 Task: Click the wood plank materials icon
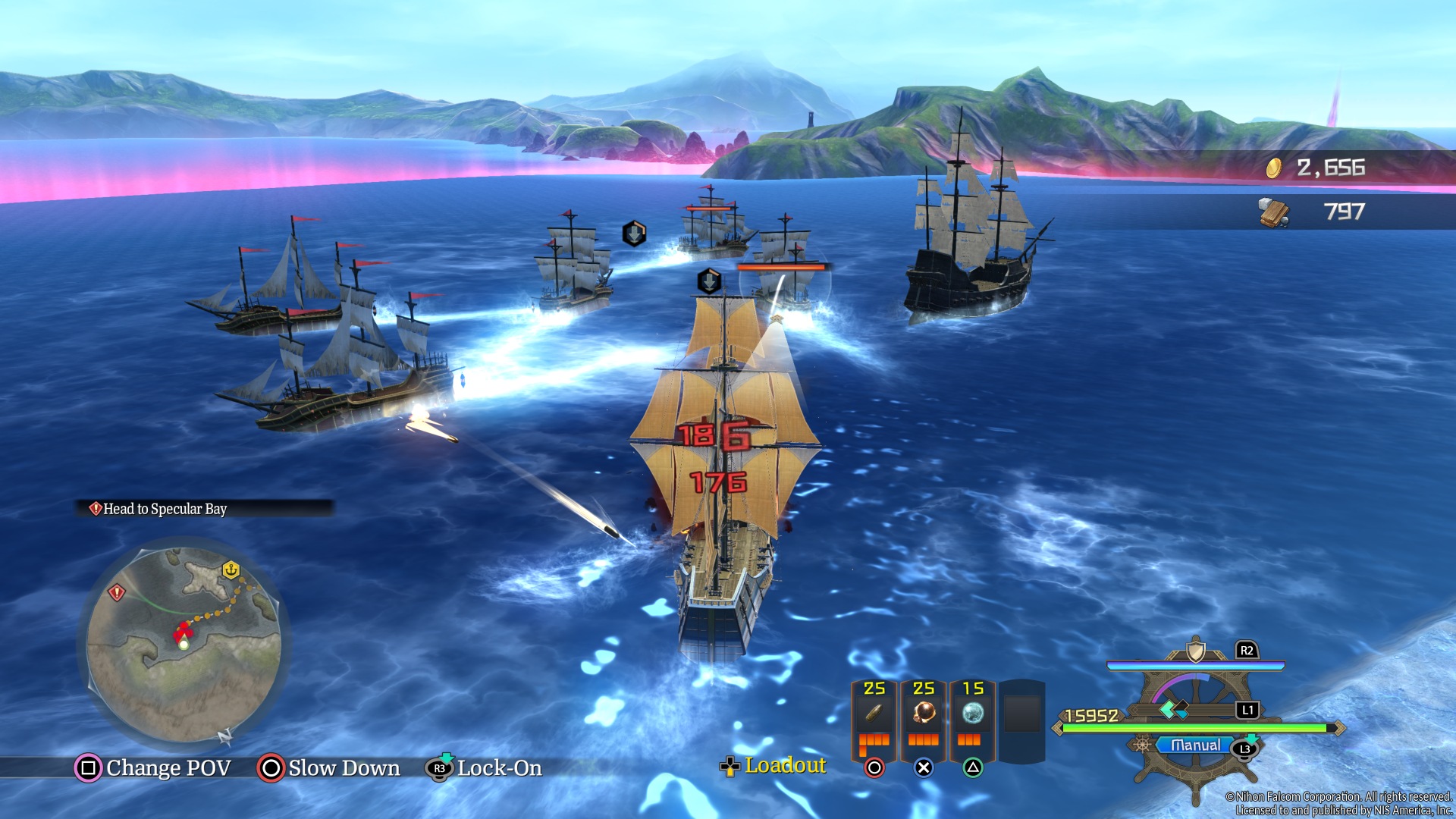click(x=1274, y=212)
